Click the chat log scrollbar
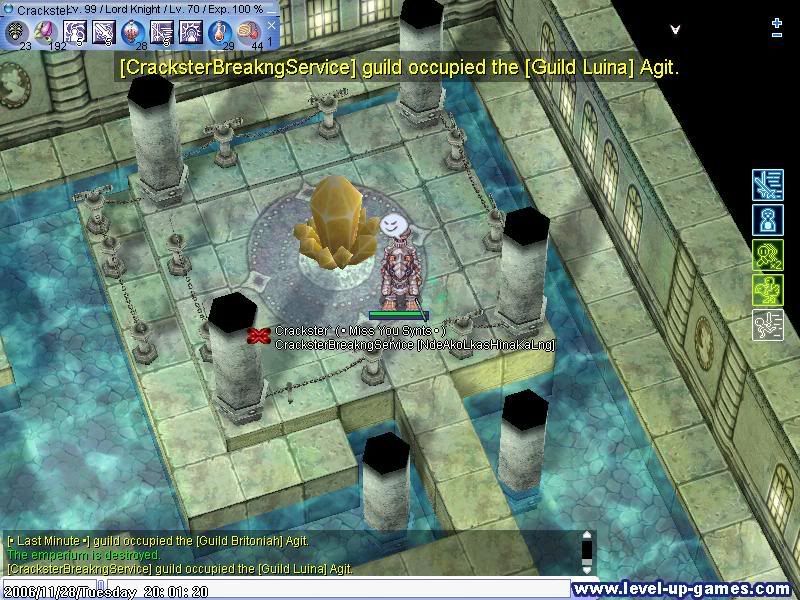The image size is (800, 600). coord(588,552)
